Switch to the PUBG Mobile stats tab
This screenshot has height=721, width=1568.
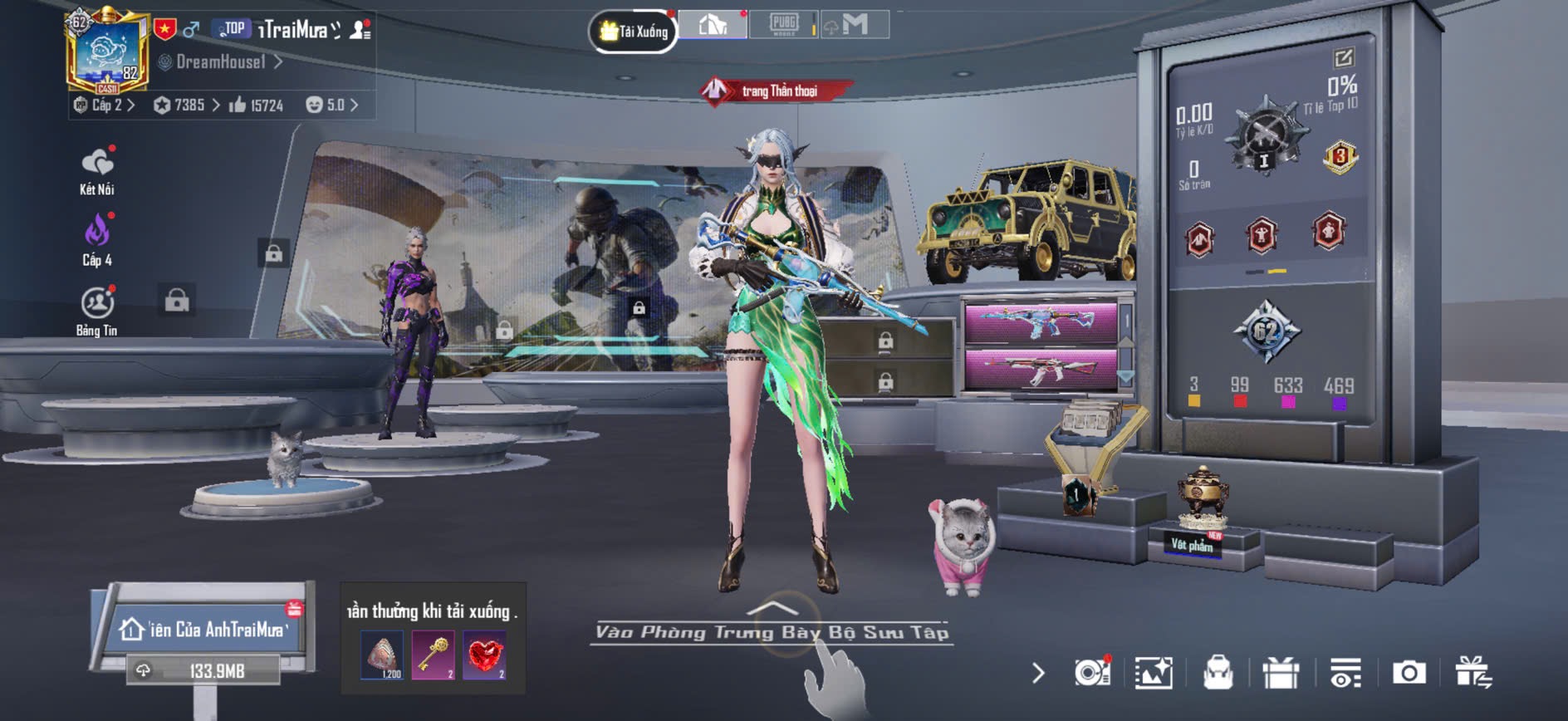pos(783,24)
